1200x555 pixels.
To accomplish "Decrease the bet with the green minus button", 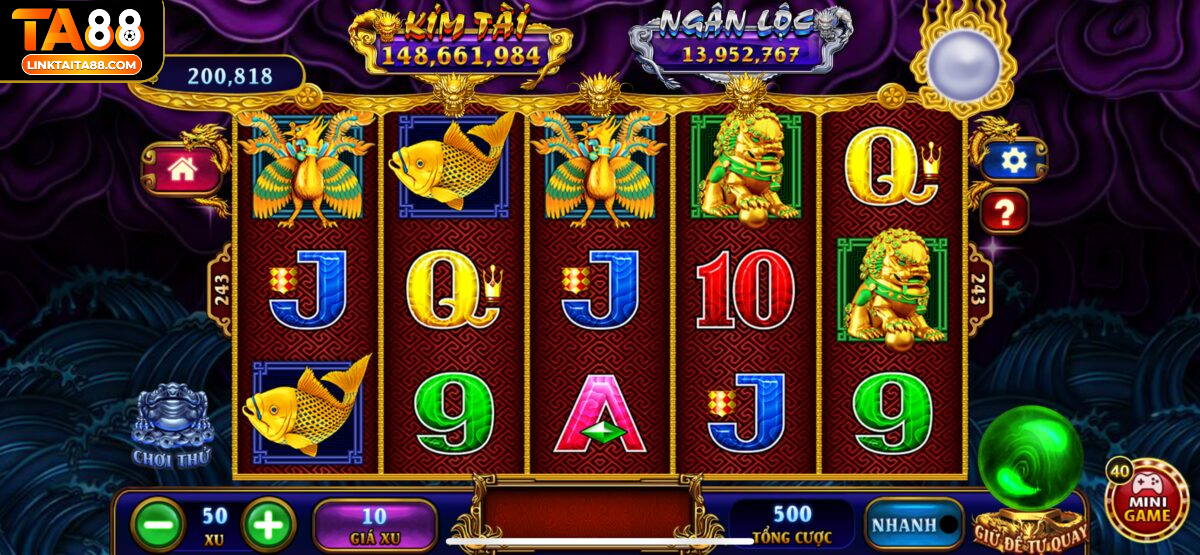I will tap(158, 524).
